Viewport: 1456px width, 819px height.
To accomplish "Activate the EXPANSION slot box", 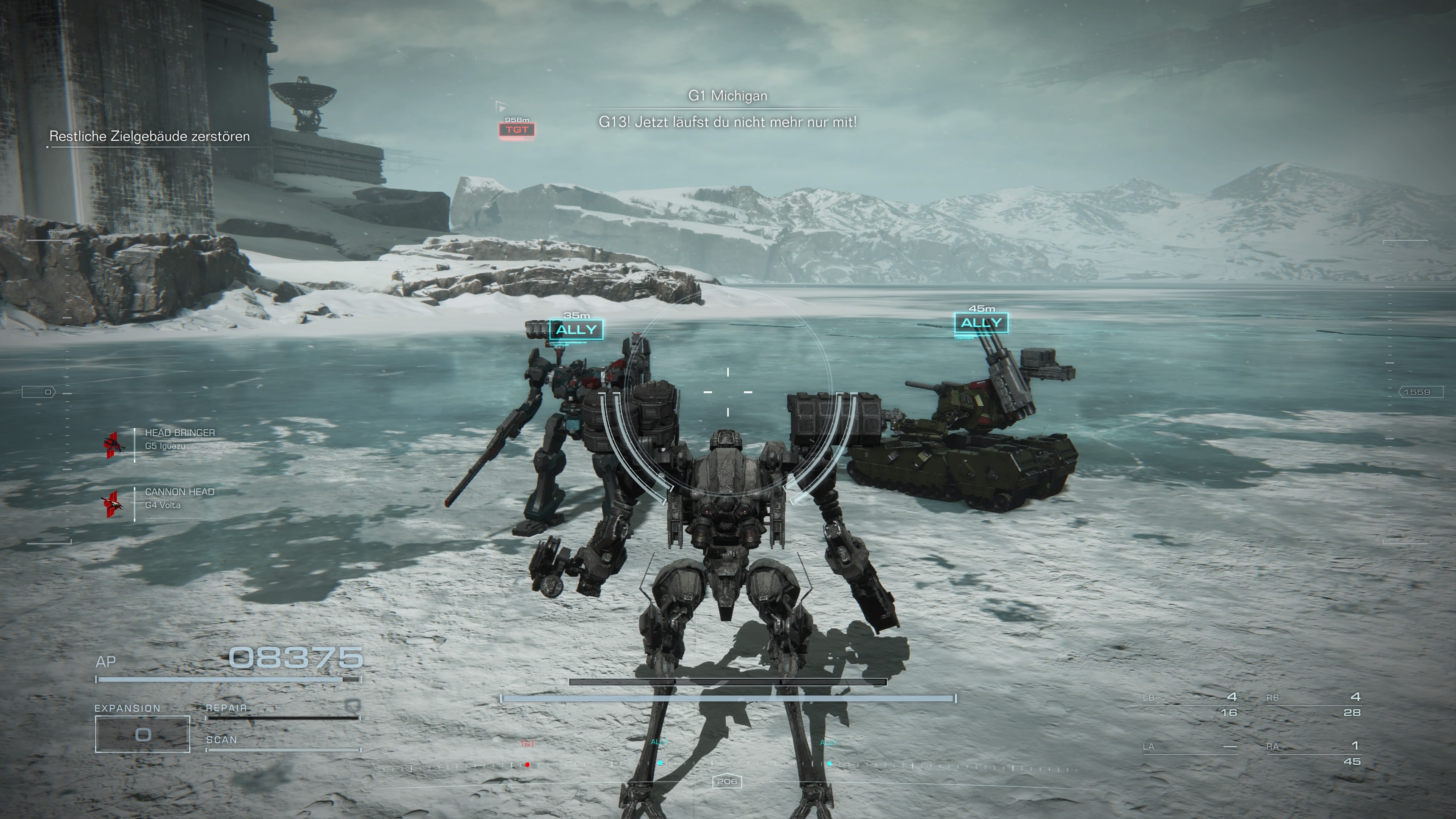I will coord(143,734).
